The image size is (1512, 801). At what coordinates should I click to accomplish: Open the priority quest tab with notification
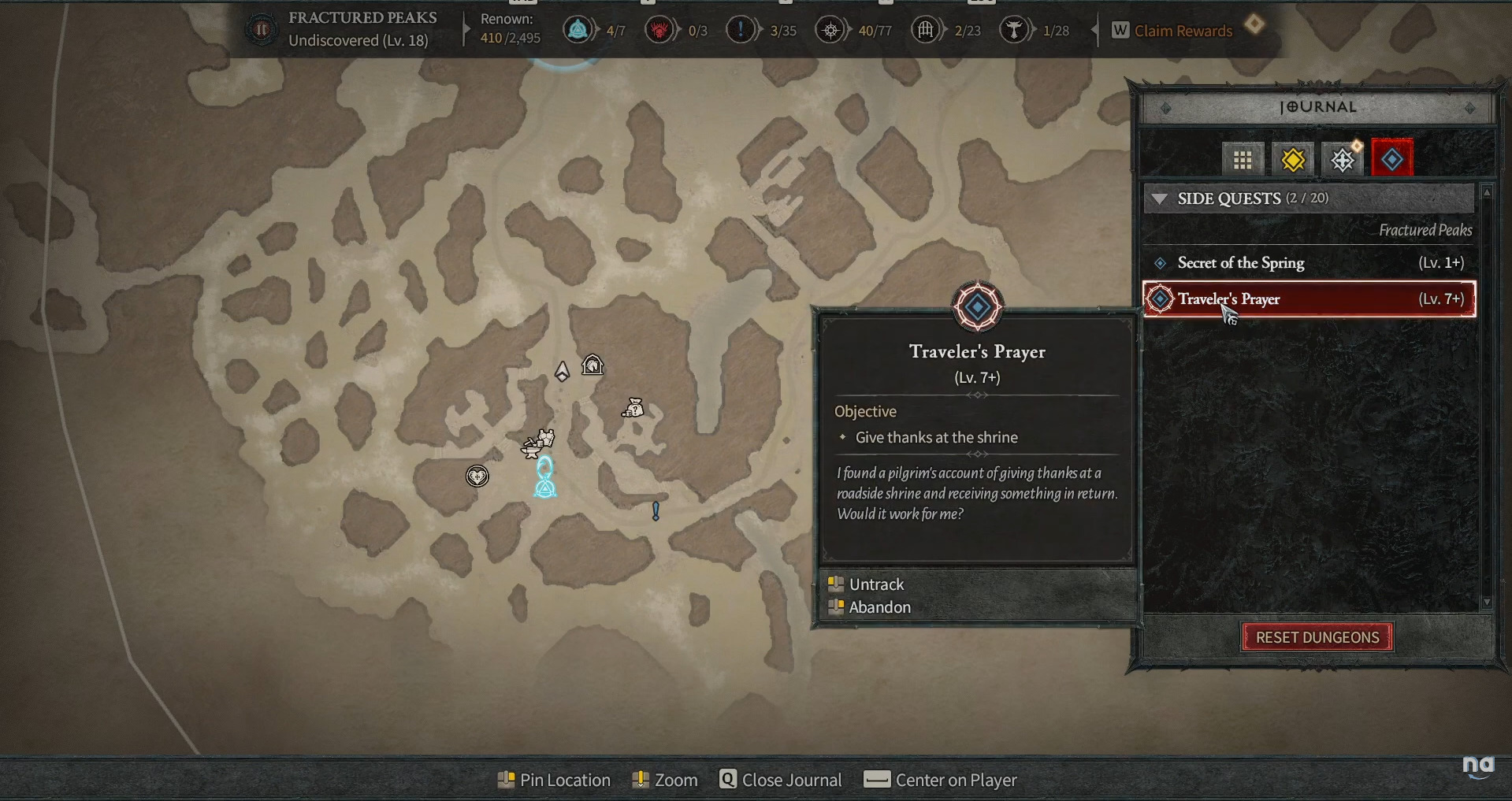(x=1343, y=160)
